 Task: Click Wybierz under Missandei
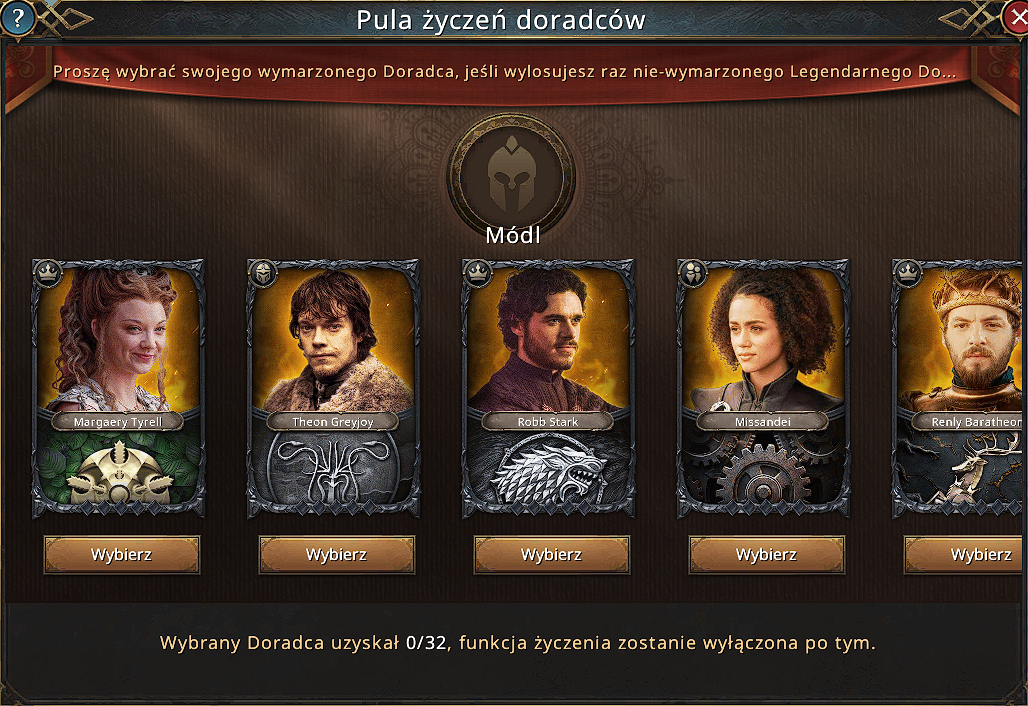click(767, 555)
